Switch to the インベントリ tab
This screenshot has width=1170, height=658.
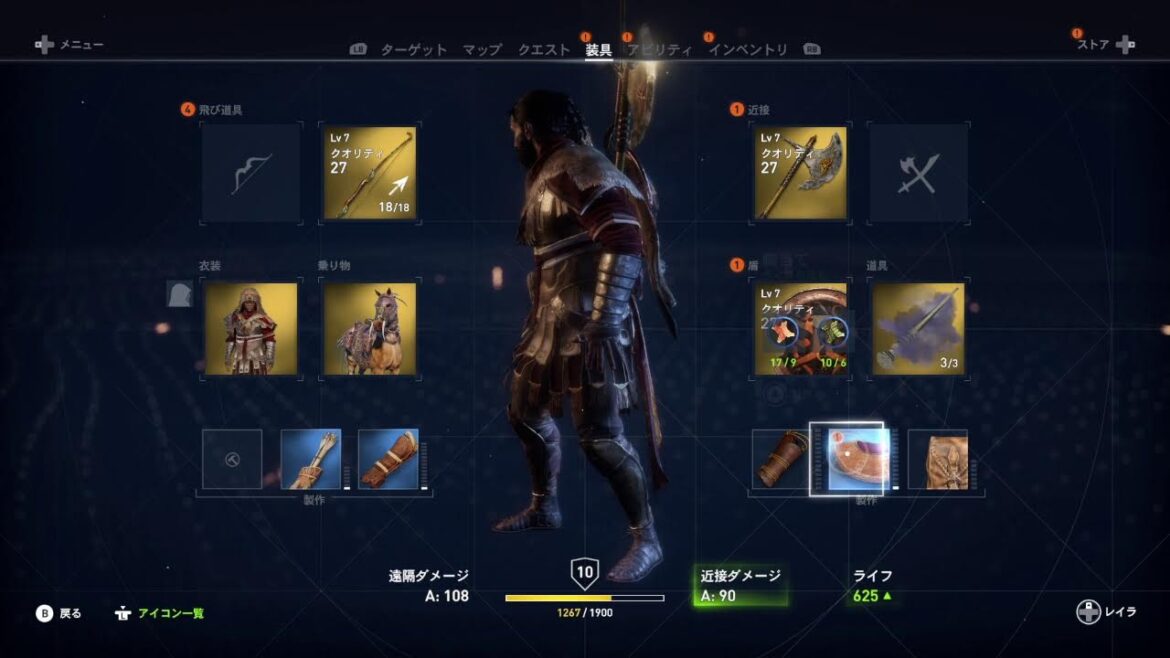coord(748,50)
